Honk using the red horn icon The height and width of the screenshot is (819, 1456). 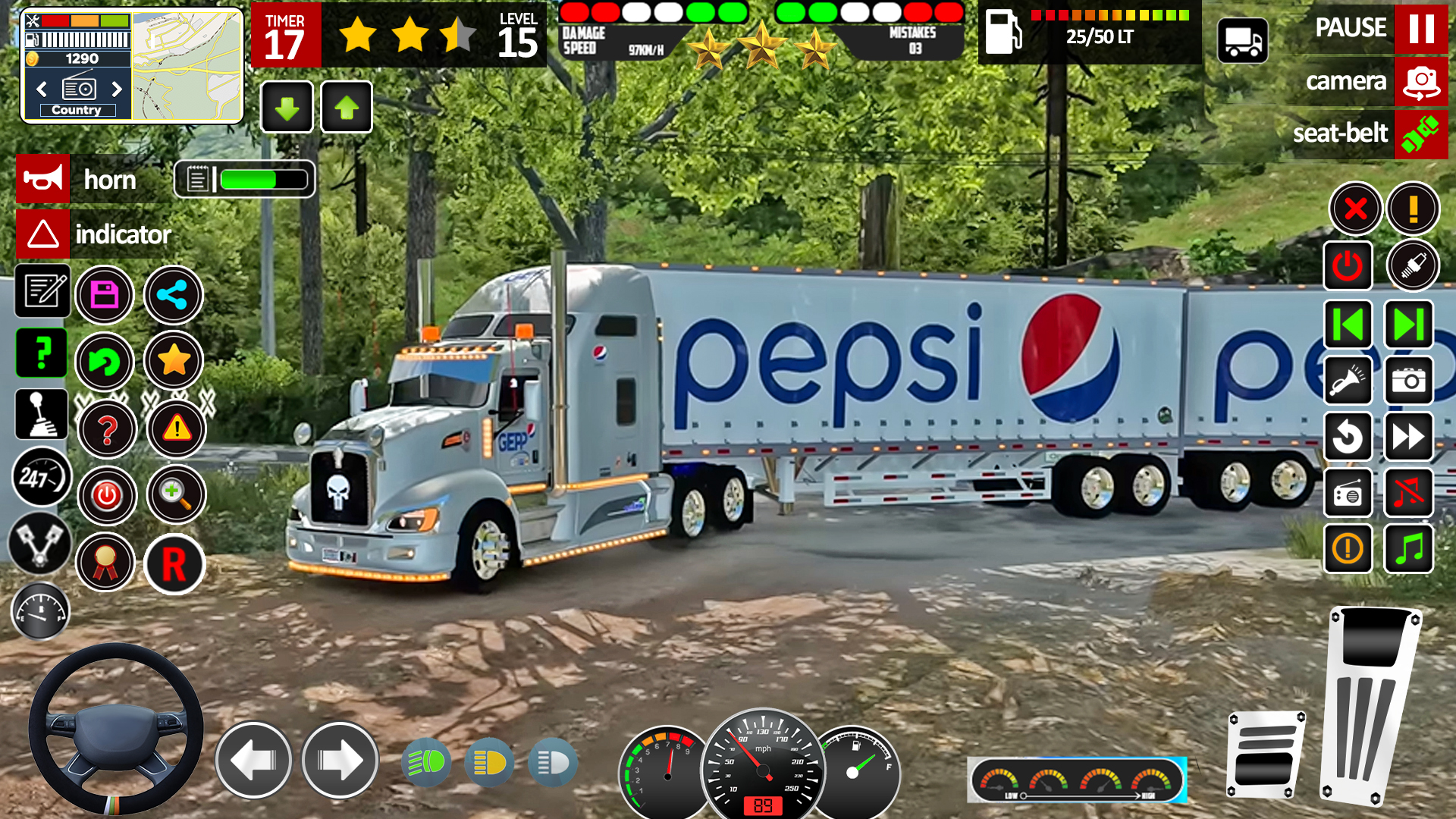(42, 180)
